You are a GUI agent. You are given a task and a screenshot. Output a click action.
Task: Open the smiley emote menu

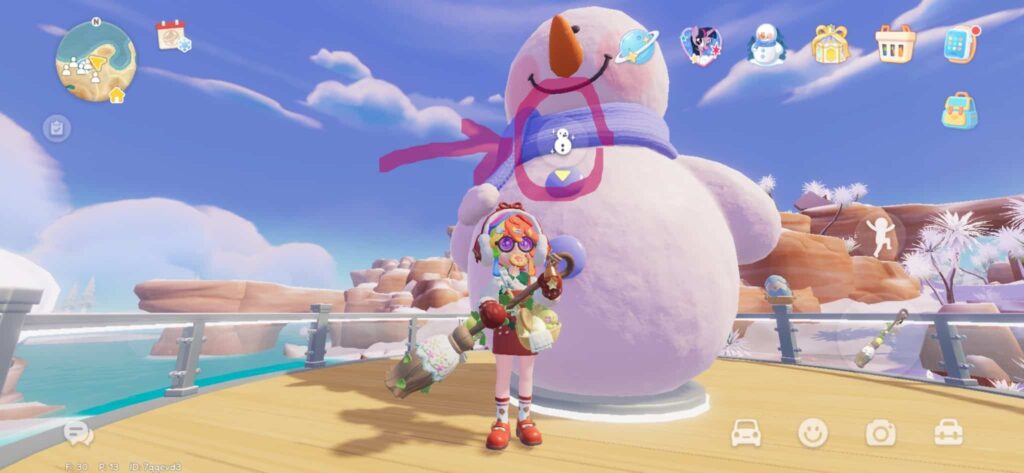pos(813,432)
